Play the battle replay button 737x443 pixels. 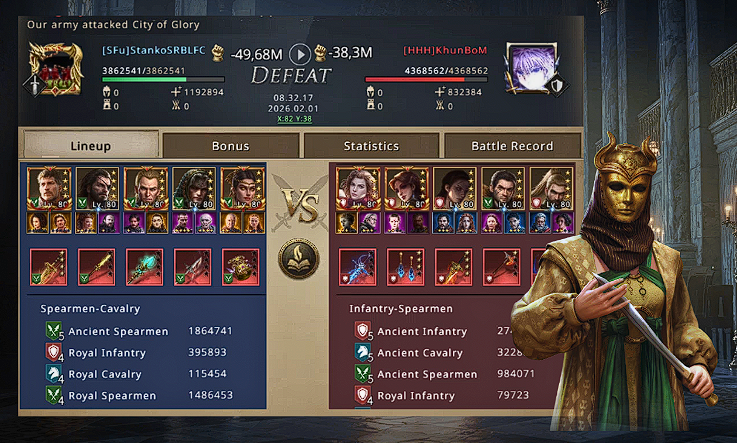pos(299,54)
